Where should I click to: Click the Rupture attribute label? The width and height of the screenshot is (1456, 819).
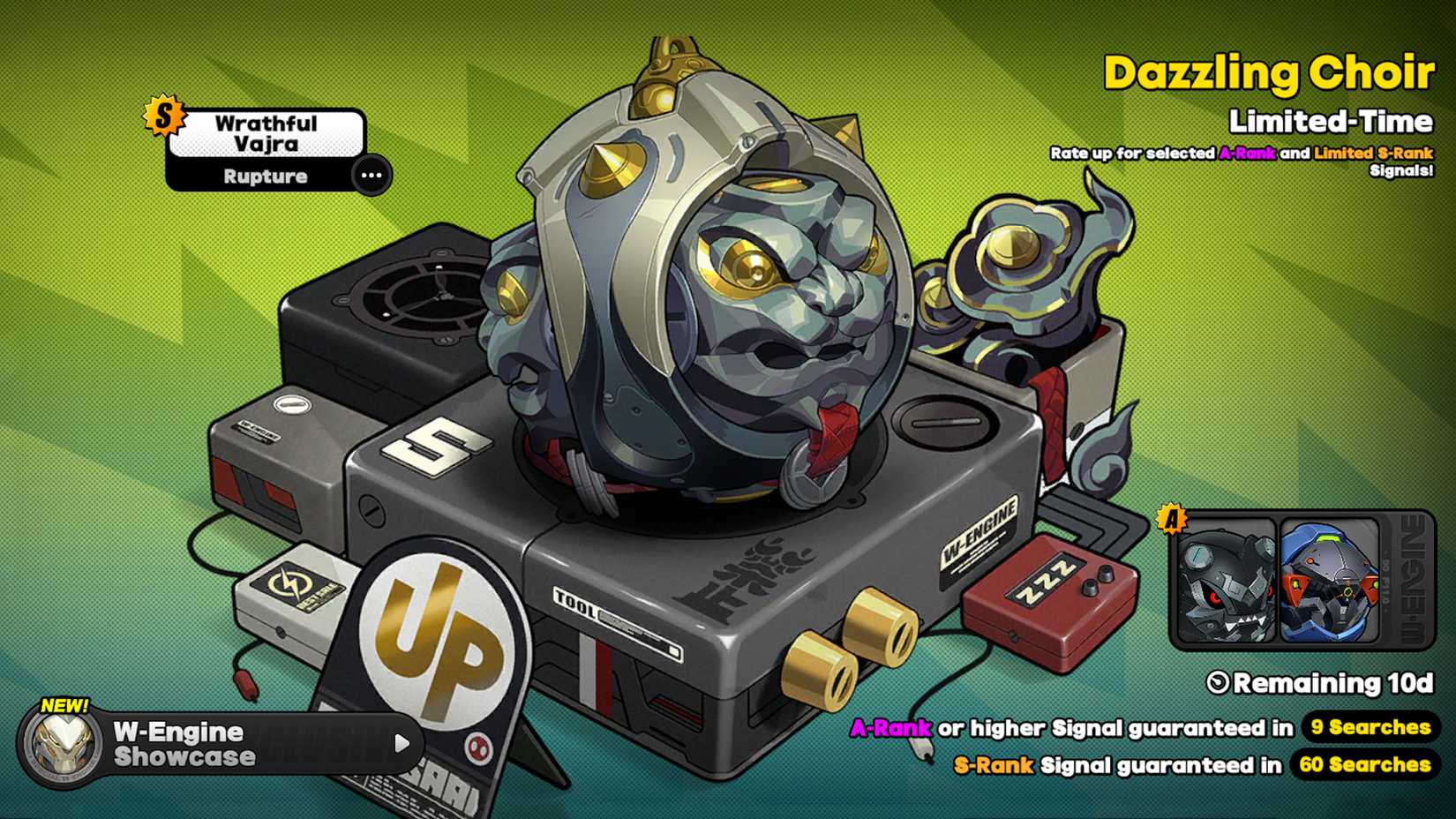[x=264, y=176]
